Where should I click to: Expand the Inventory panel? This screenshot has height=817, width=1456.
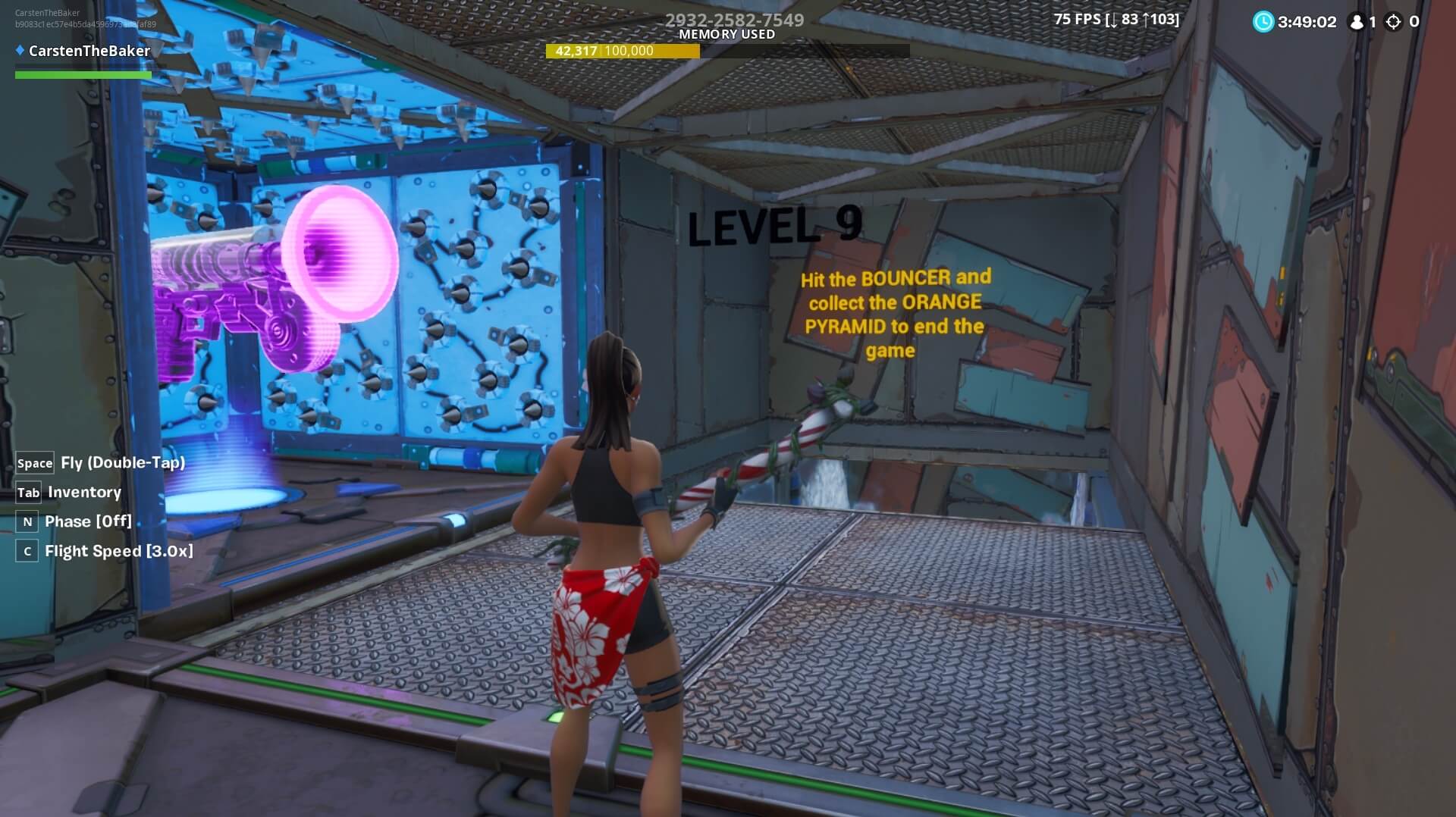[84, 492]
